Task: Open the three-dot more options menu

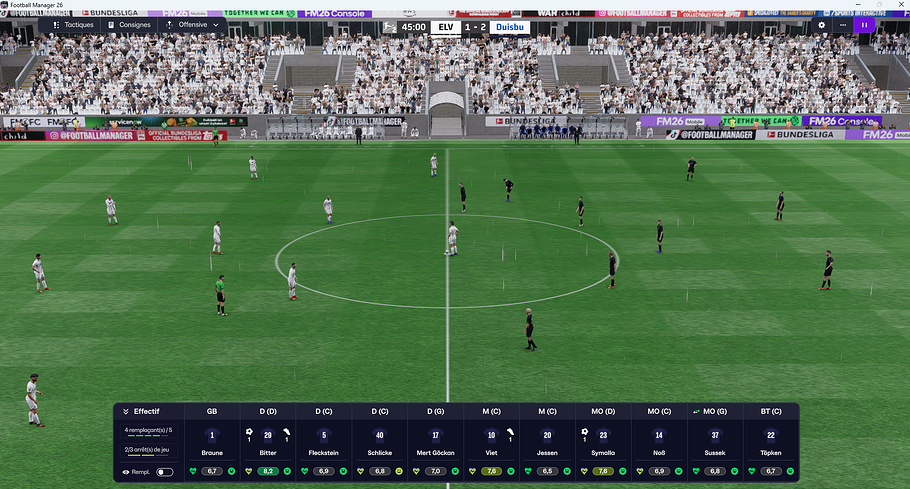Action: pyautogui.click(x=843, y=24)
